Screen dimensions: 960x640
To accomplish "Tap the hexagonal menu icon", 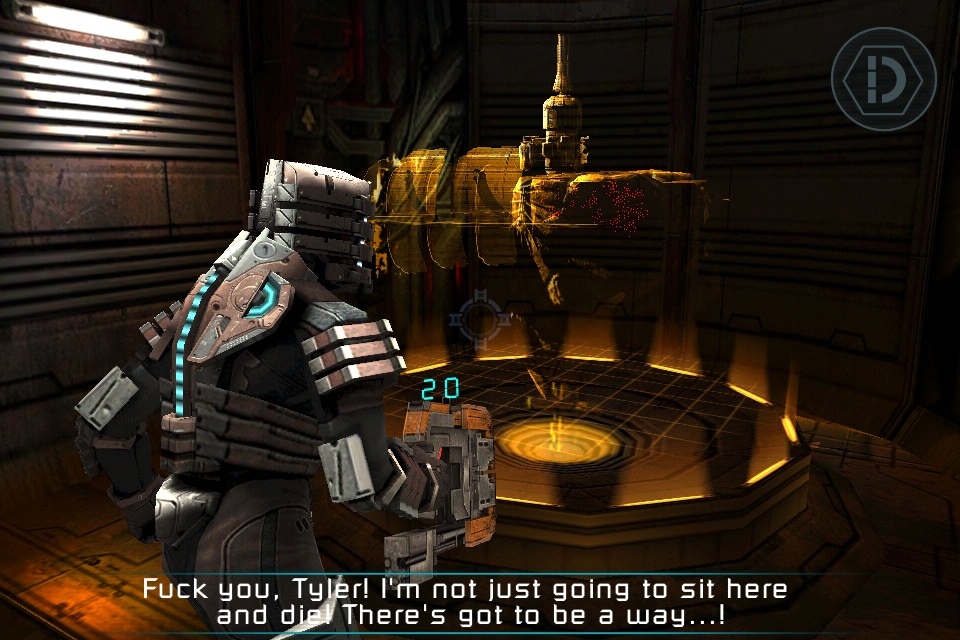I will [x=883, y=79].
